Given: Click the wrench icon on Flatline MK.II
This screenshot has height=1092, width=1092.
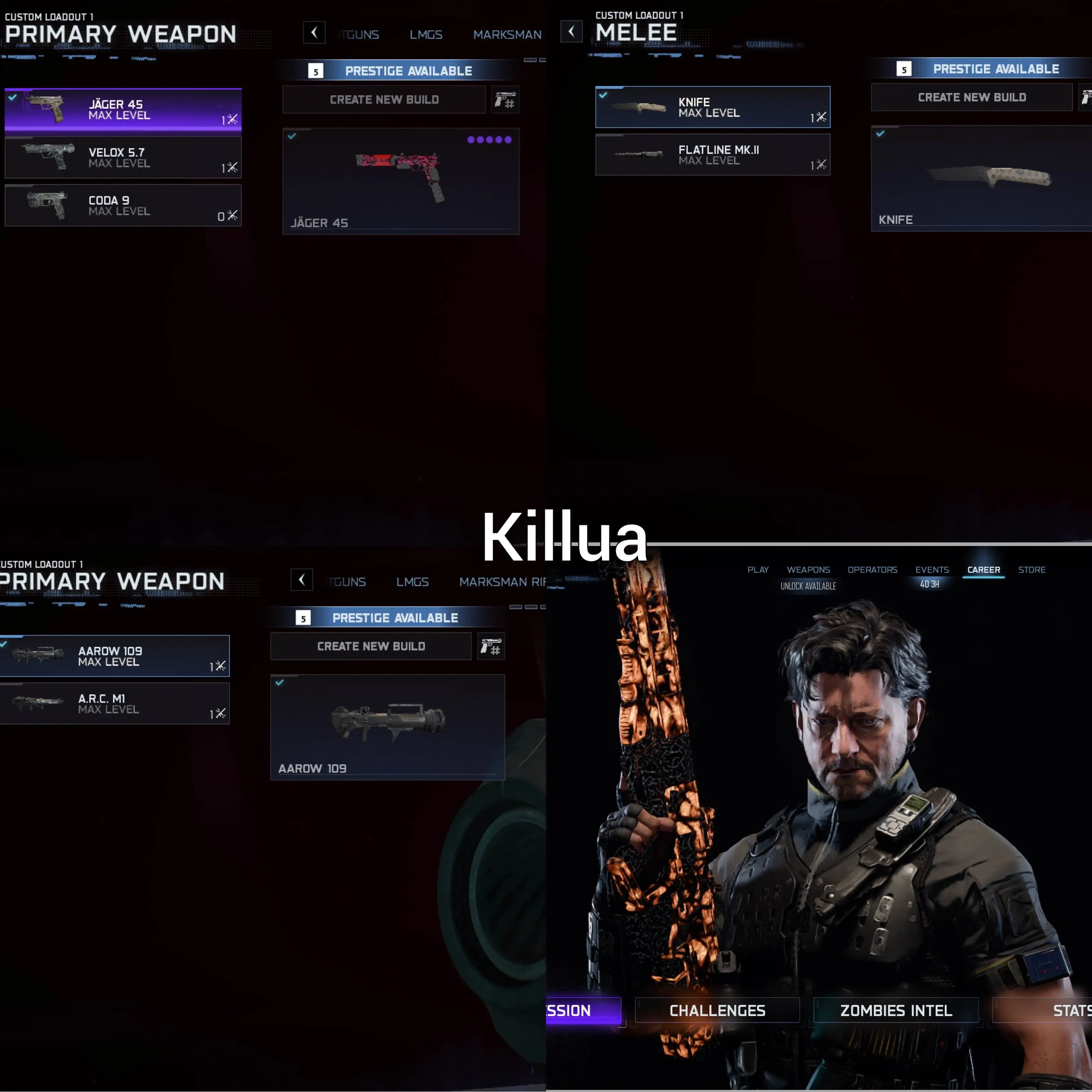Looking at the screenshot, I should coord(821,165).
